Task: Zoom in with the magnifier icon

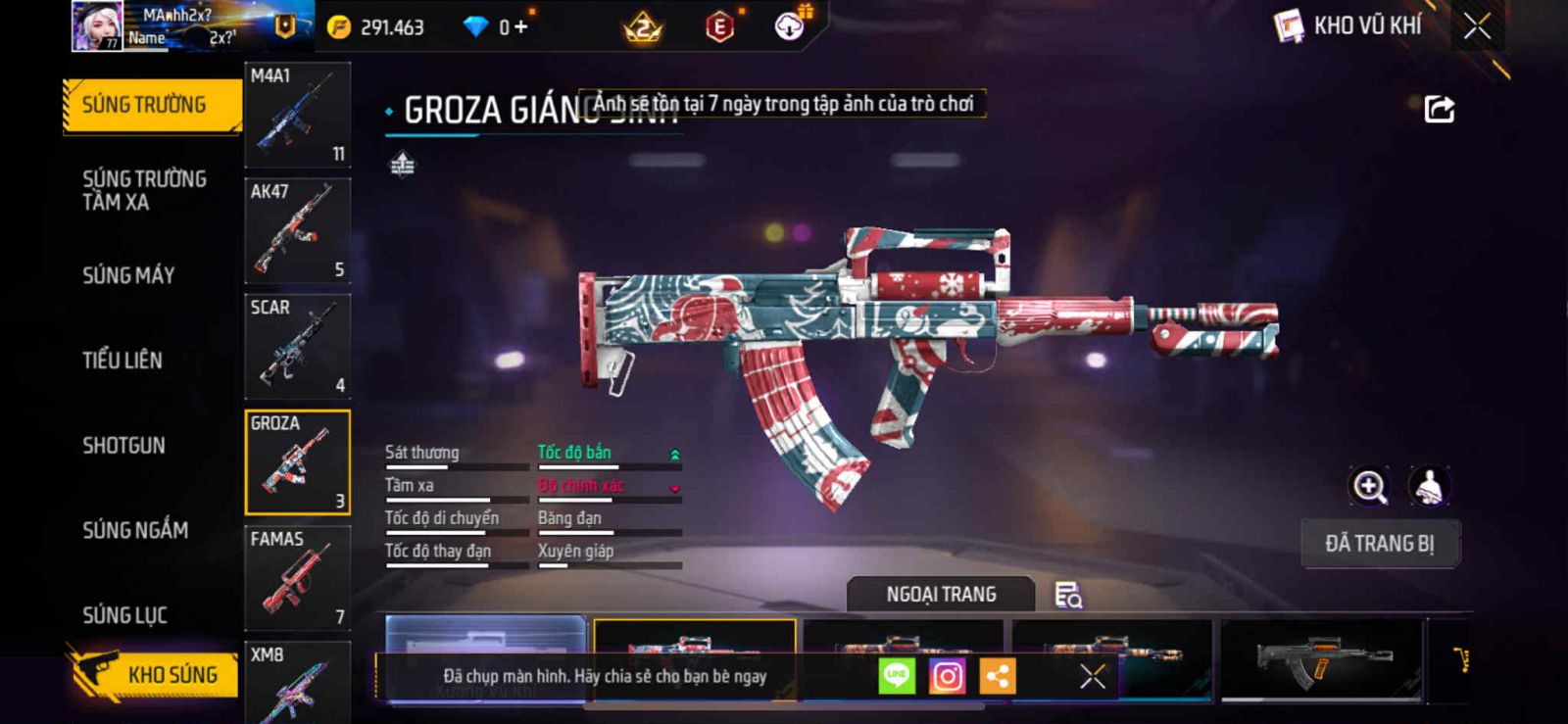Action: coord(1370,486)
